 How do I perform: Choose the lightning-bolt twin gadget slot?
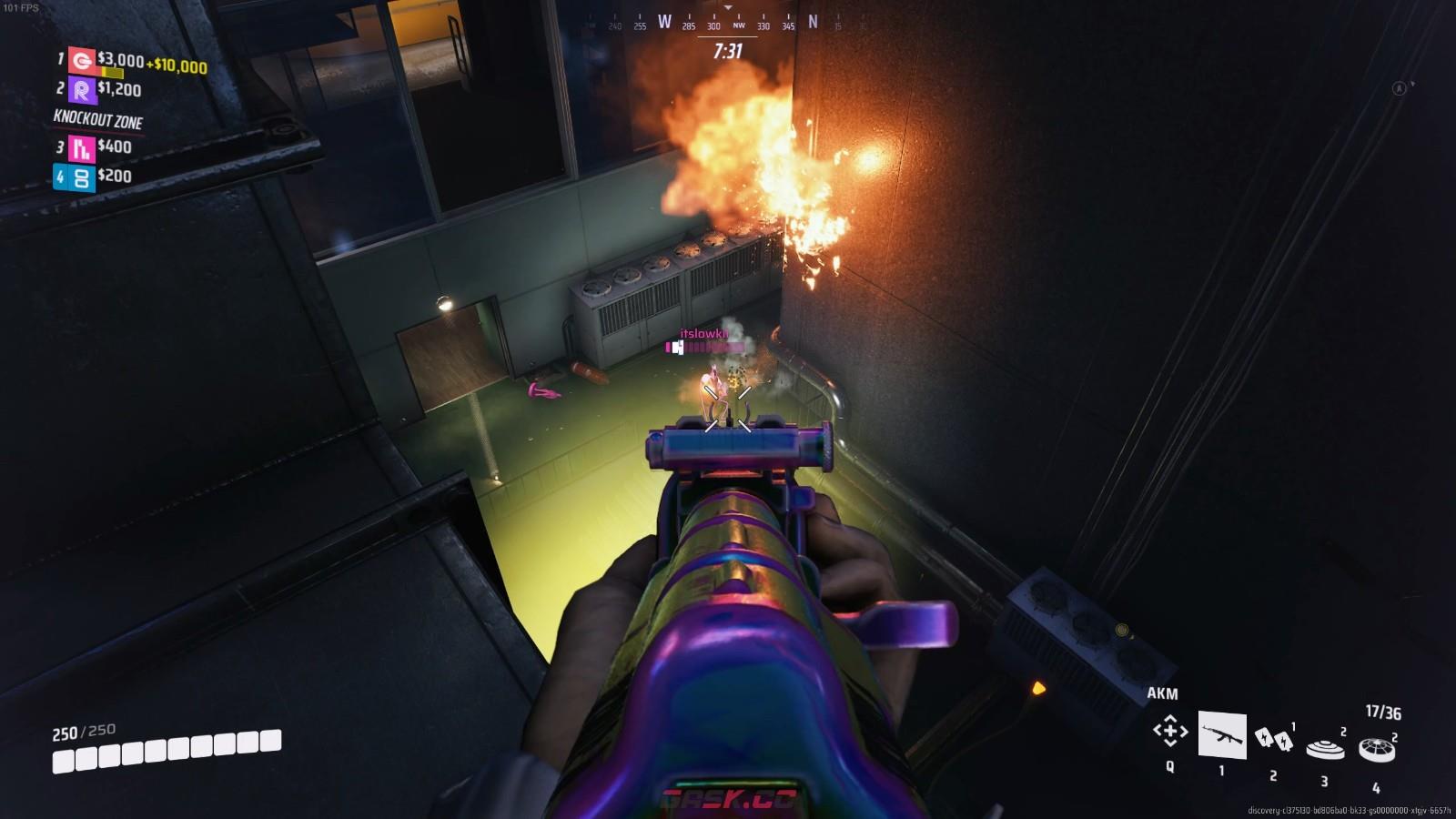pos(1273,739)
